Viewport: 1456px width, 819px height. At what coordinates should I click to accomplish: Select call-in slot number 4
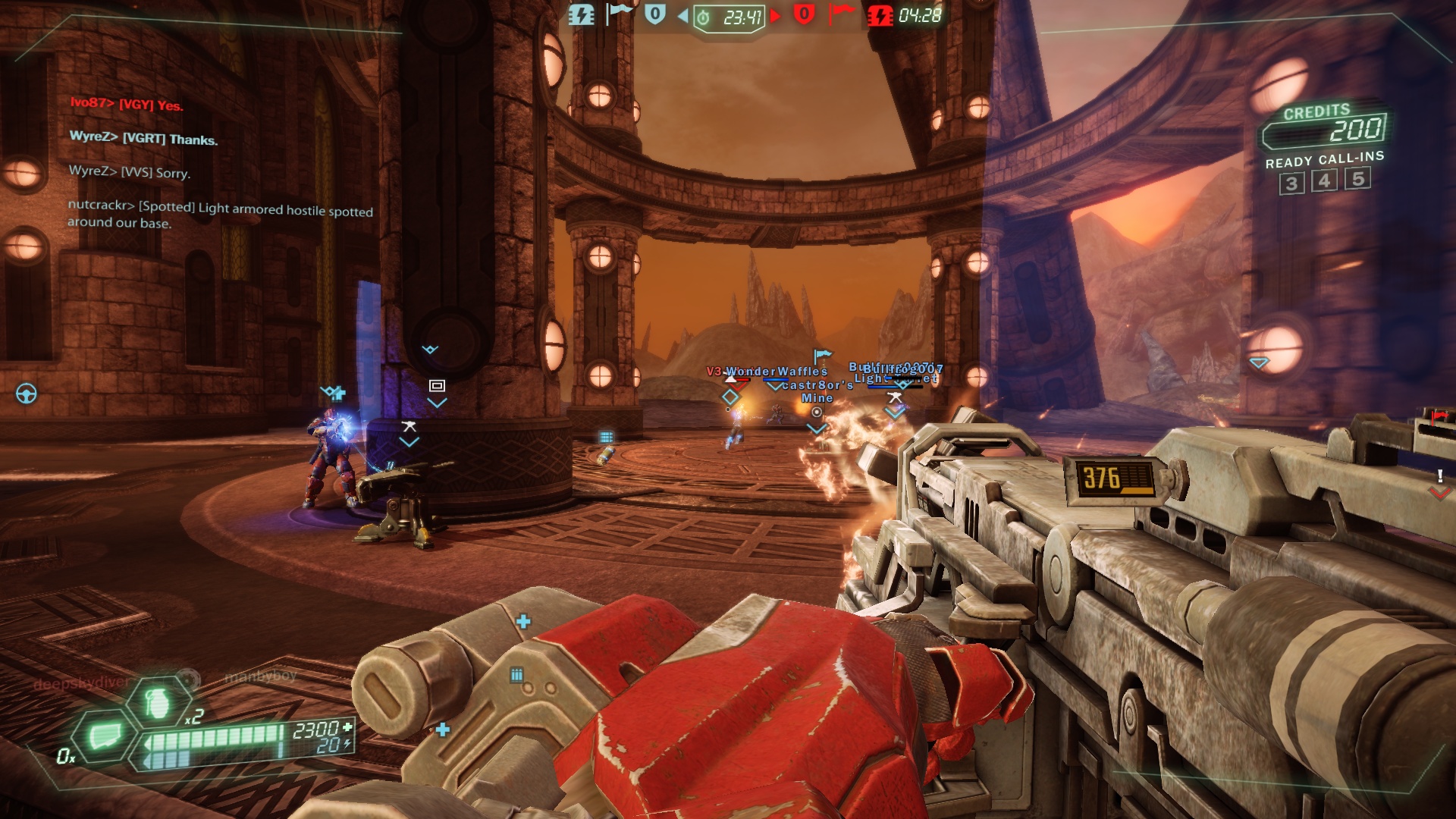click(x=1324, y=181)
